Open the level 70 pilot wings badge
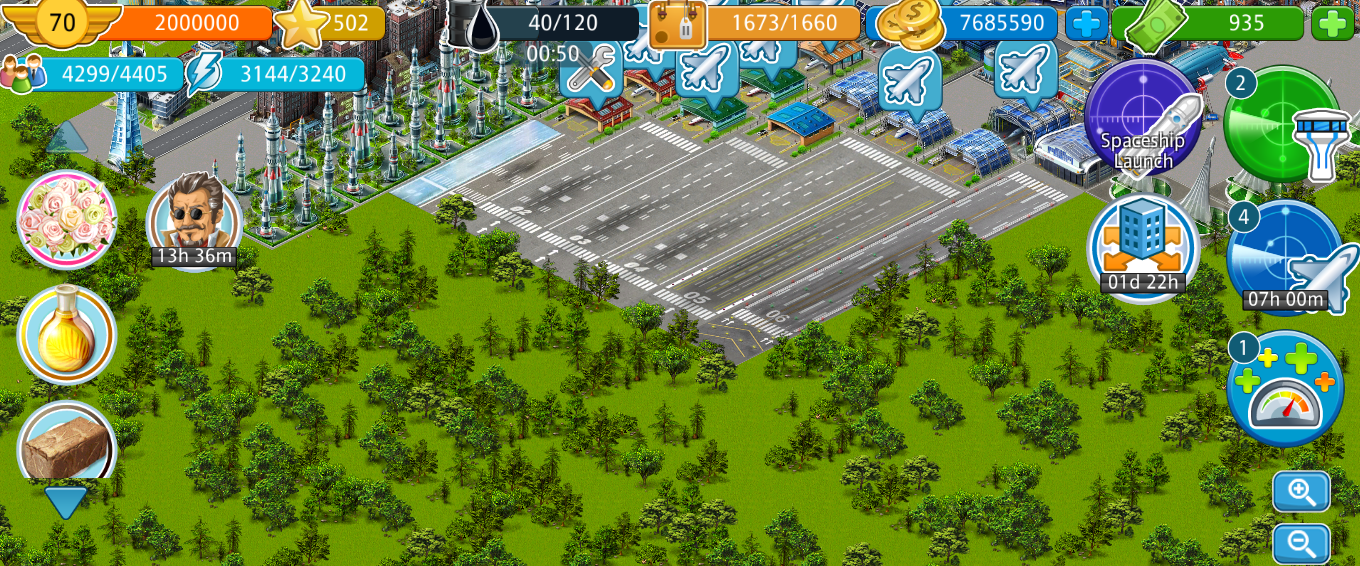Viewport: 1360px width, 566px height. pyautogui.click(x=62, y=23)
